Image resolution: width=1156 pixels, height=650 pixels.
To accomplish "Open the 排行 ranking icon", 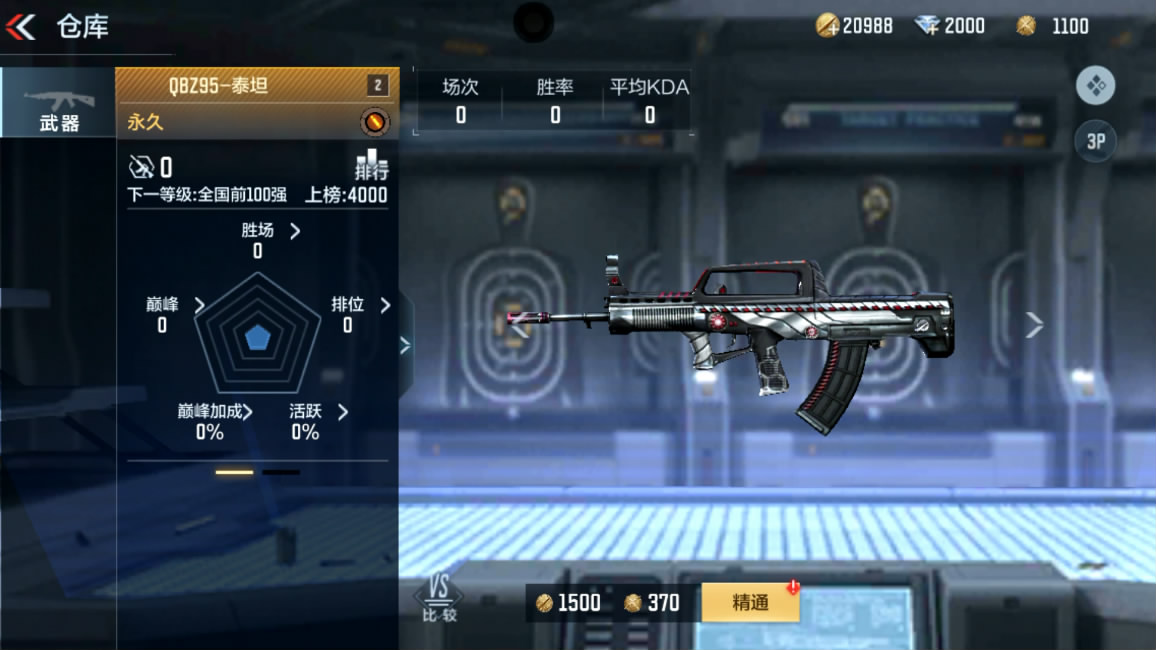I will click(x=371, y=165).
